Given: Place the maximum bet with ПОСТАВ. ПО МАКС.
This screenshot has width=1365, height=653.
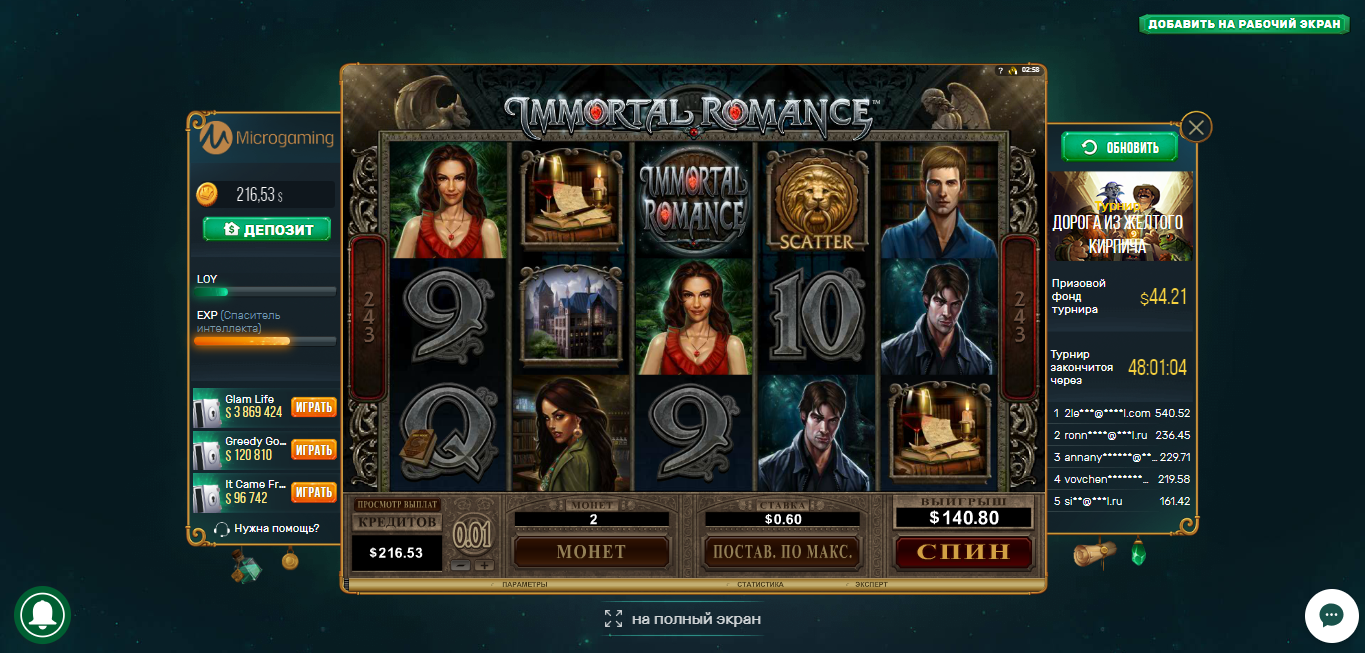Looking at the screenshot, I should tap(782, 552).
